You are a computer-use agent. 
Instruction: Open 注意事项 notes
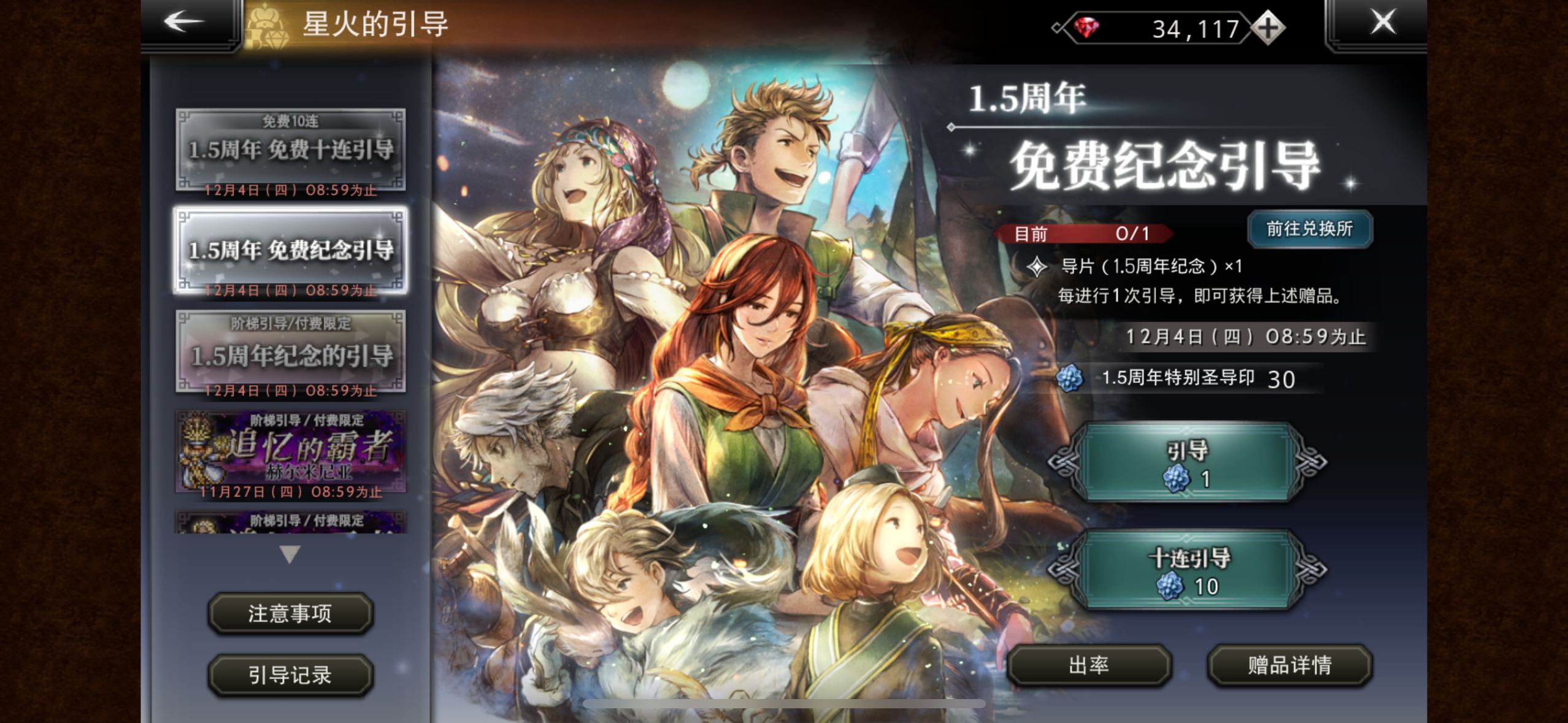tap(291, 614)
